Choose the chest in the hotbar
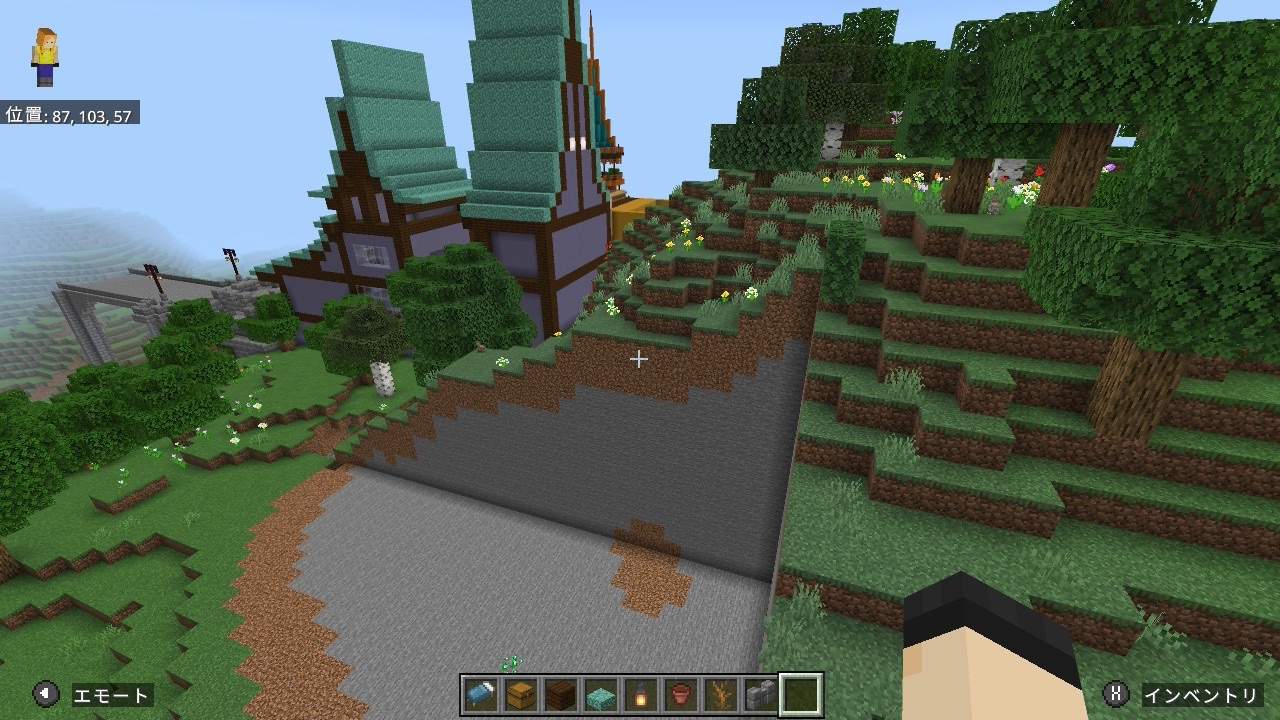 (521, 694)
